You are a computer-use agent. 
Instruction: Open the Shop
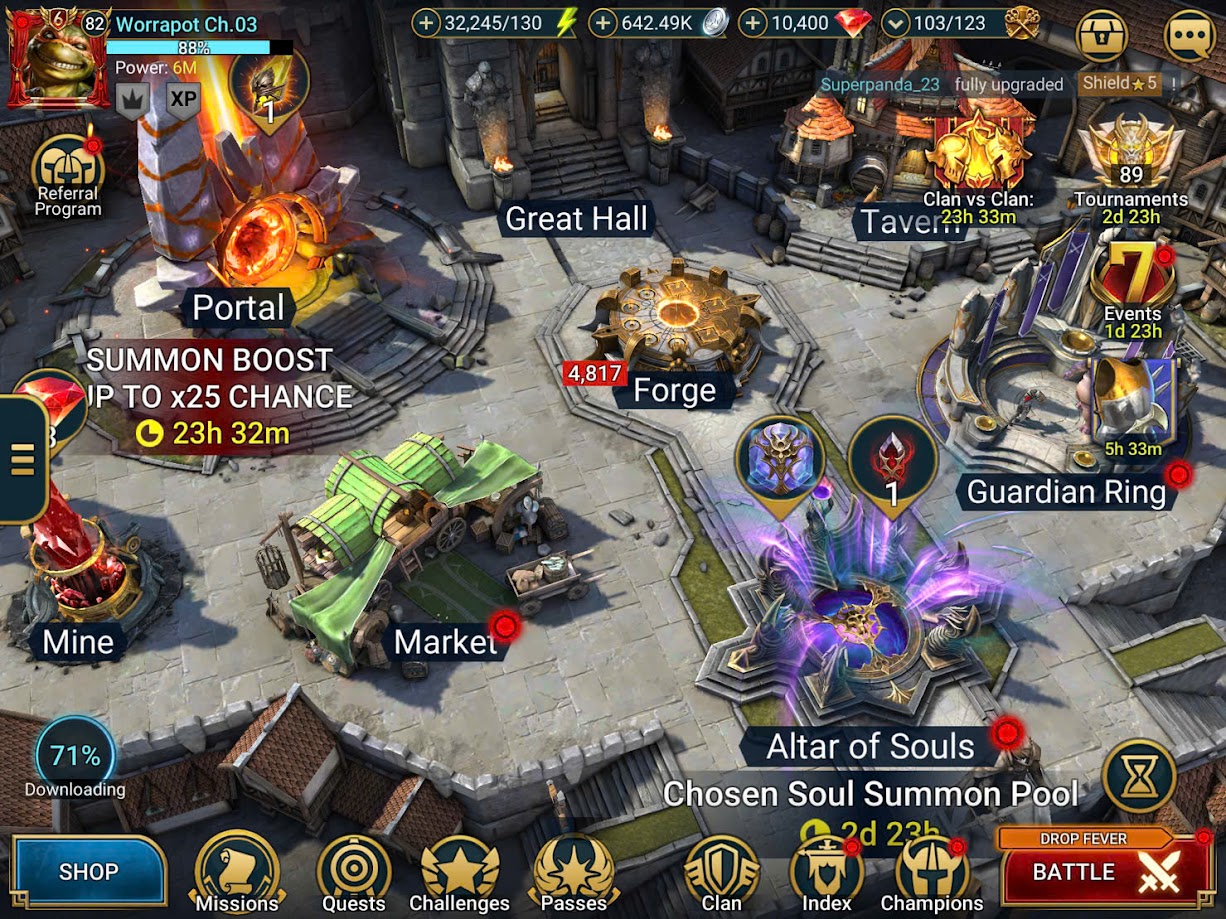coord(88,871)
